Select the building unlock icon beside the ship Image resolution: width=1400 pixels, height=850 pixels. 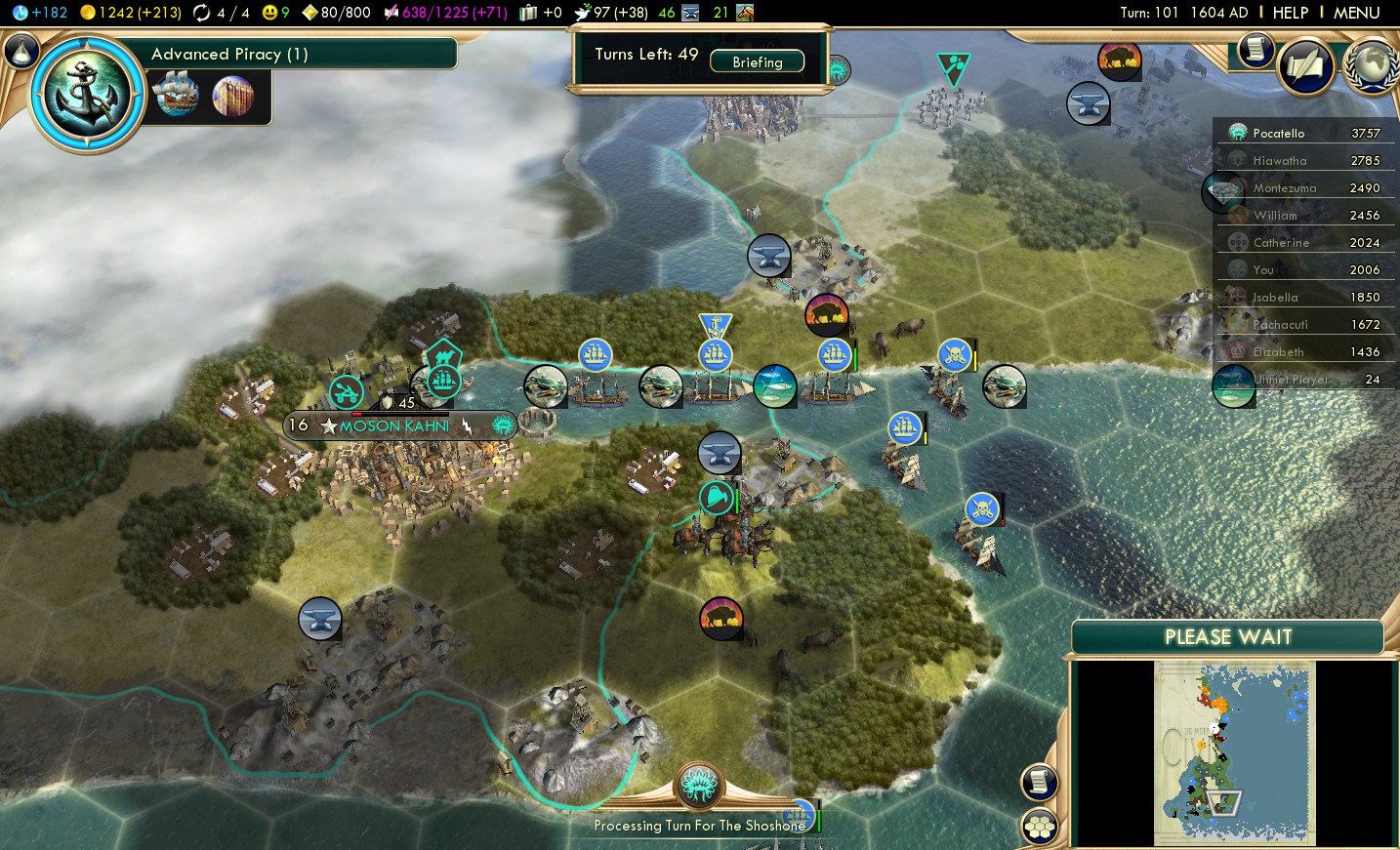pyautogui.click(x=232, y=96)
